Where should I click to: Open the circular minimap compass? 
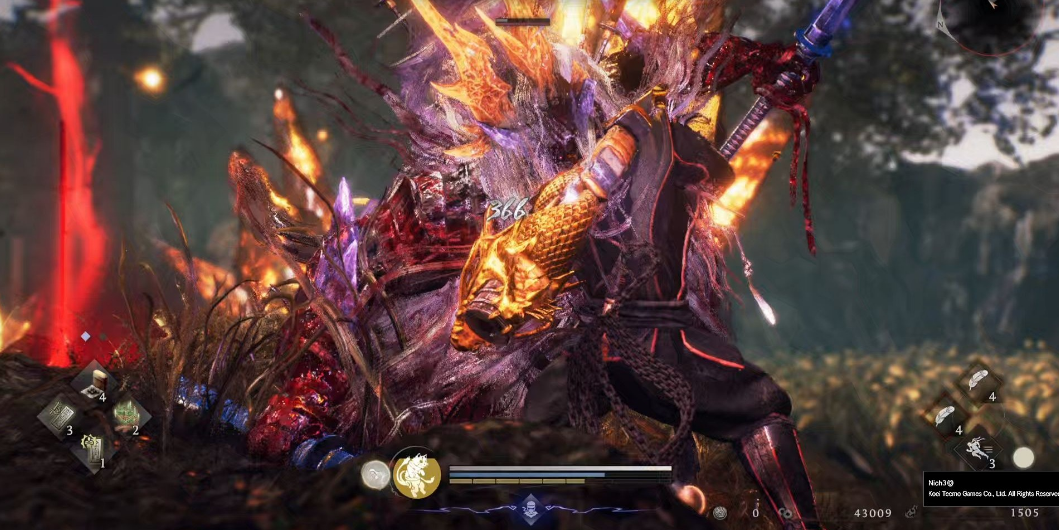[x=993, y=22]
